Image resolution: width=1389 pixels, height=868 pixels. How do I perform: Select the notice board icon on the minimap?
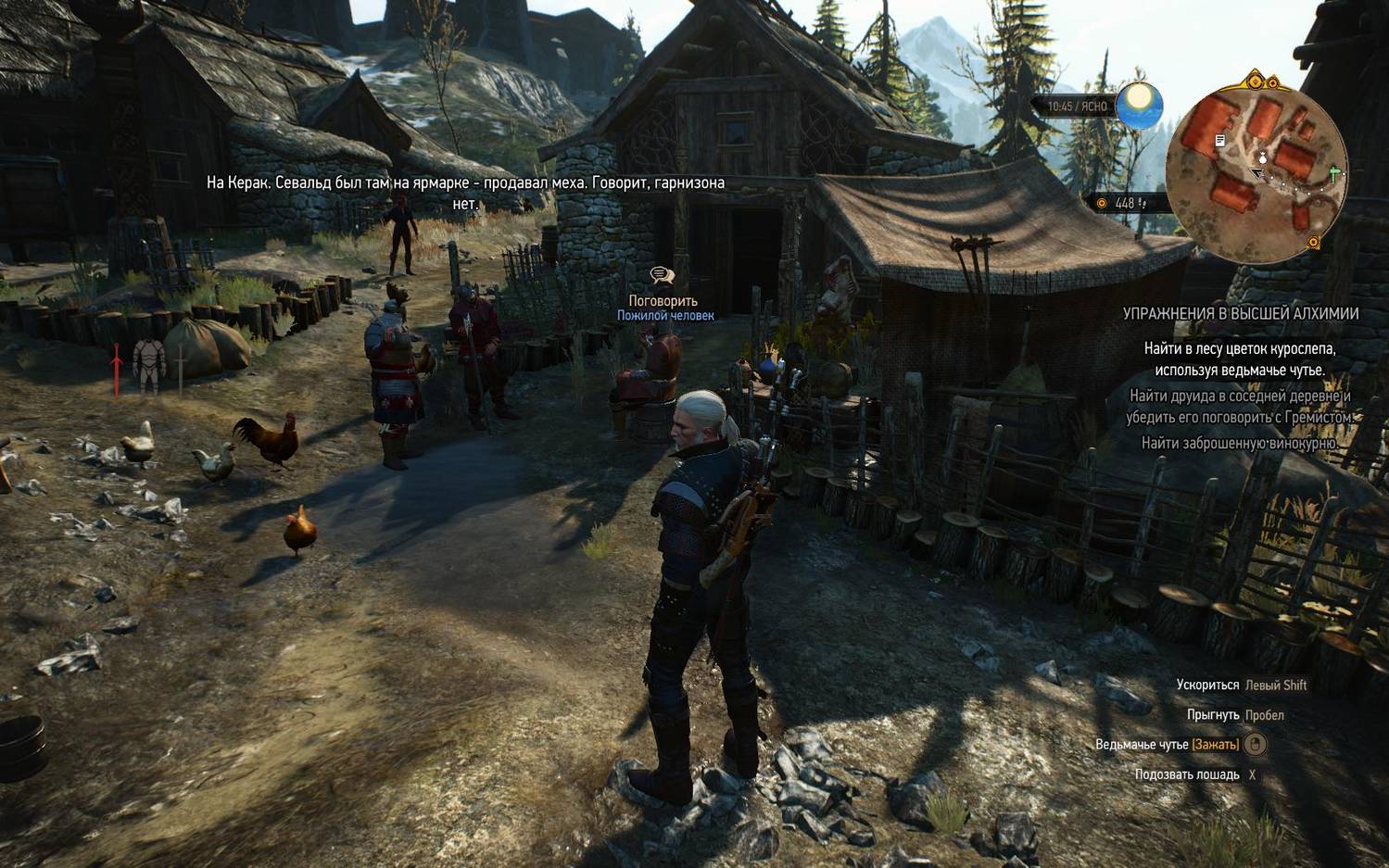coord(1220,139)
